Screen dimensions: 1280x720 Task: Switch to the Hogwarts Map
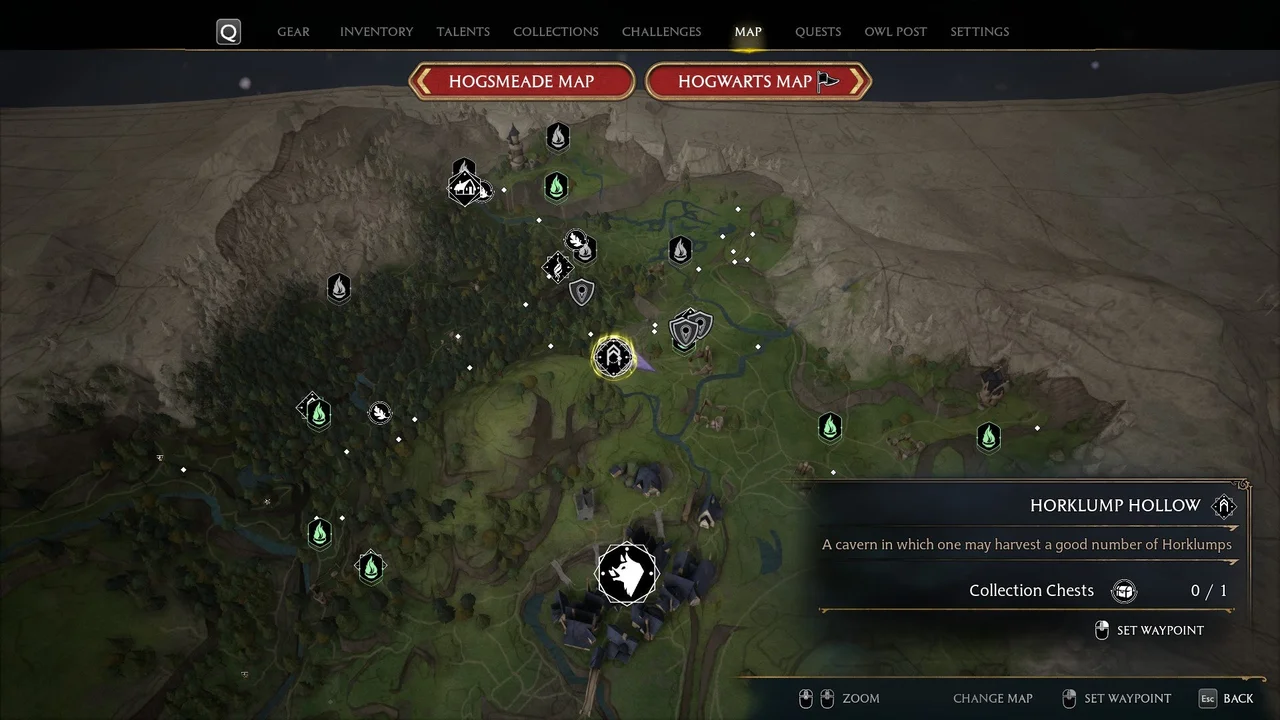(x=757, y=82)
